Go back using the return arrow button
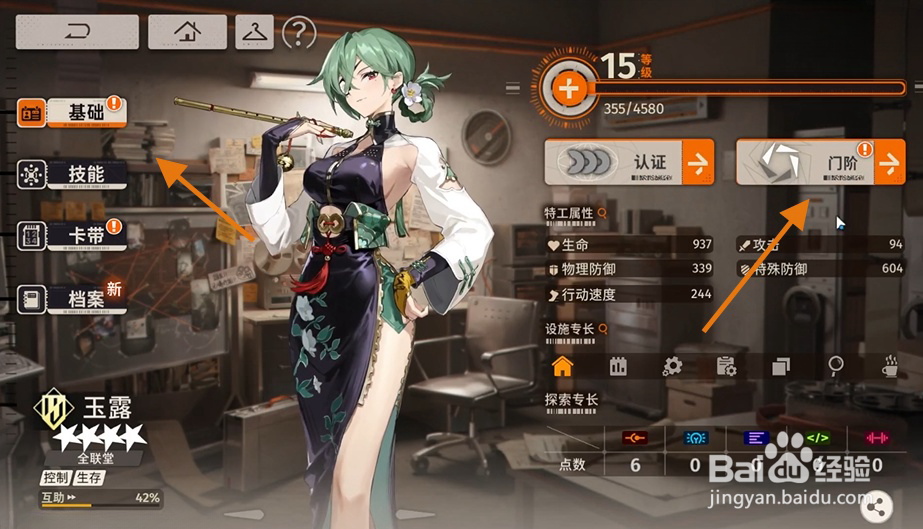This screenshot has height=529, width=923. [76, 32]
